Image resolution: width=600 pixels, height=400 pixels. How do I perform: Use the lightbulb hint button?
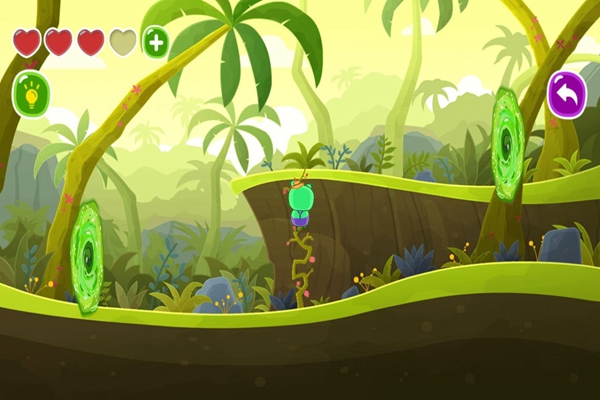[30, 93]
